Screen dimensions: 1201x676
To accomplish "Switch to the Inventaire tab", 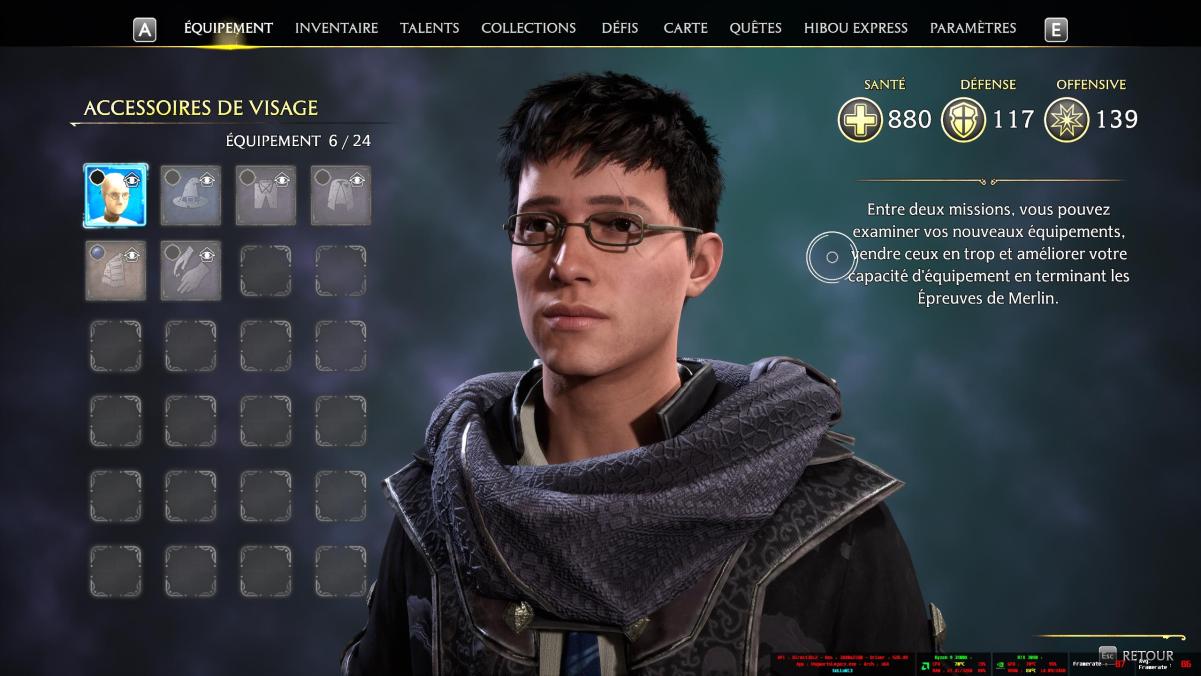I will pyautogui.click(x=336, y=28).
